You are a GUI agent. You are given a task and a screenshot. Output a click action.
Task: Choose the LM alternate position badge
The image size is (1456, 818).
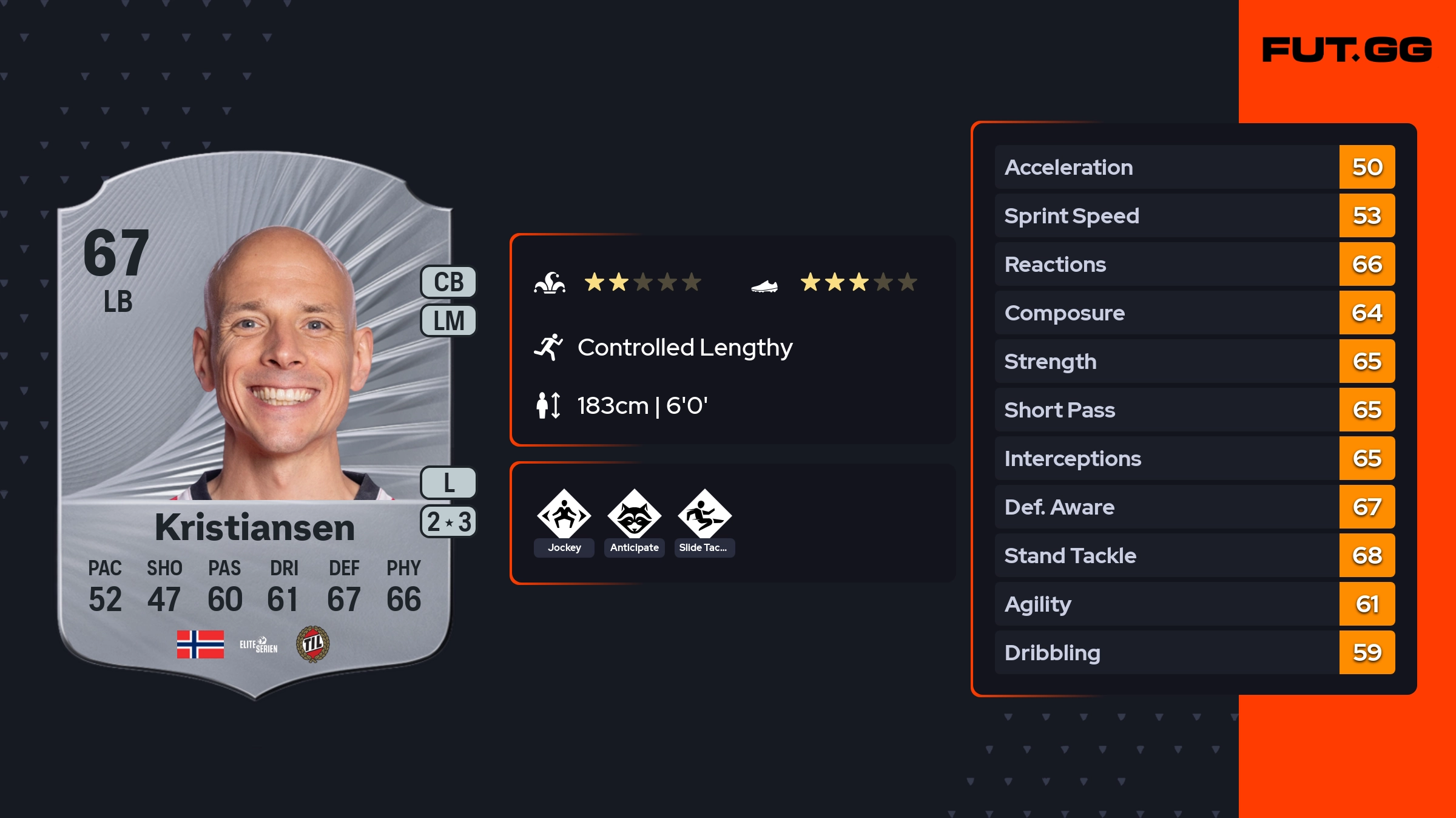point(448,320)
